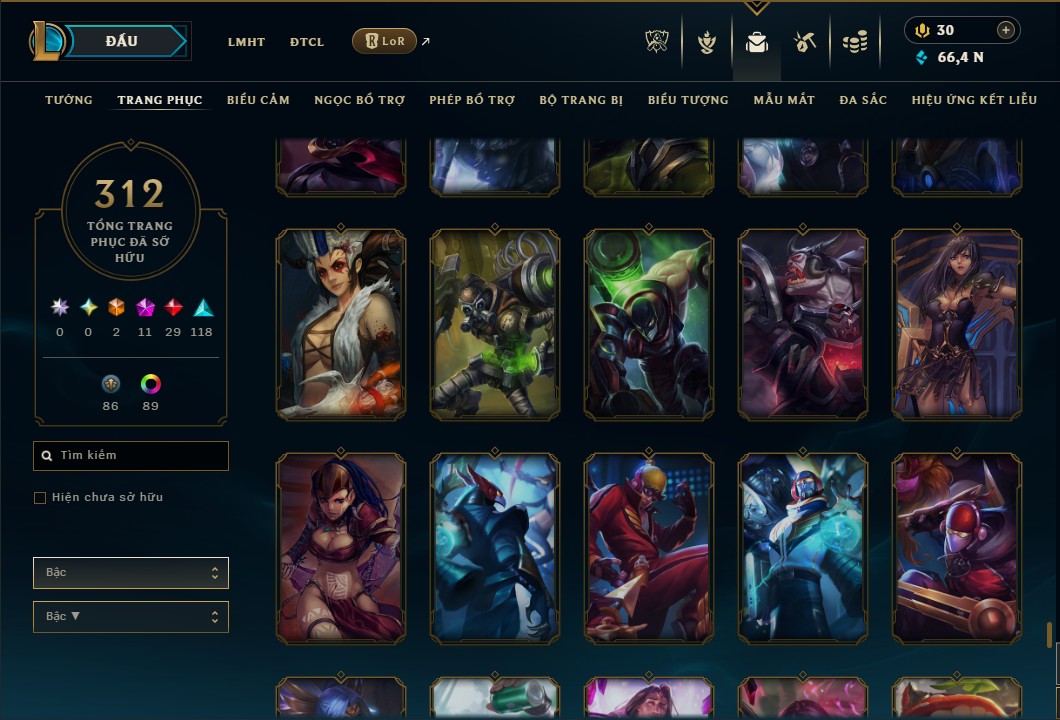Click the Tìm kiếm search field
The image size is (1060, 720).
coord(131,456)
